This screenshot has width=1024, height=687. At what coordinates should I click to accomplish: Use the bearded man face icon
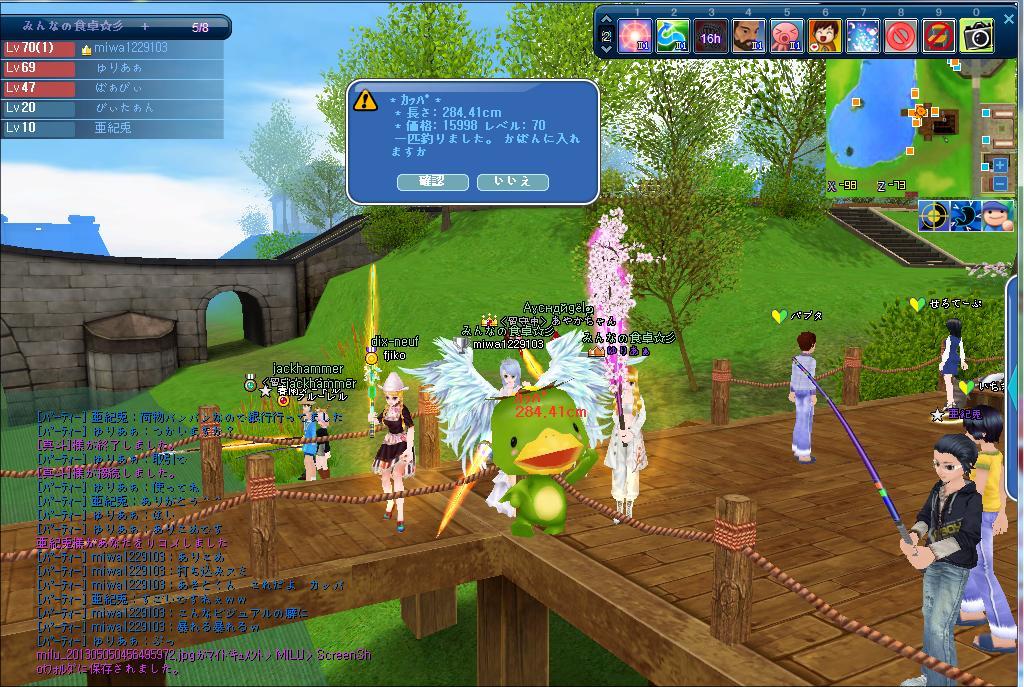[748, 37]
